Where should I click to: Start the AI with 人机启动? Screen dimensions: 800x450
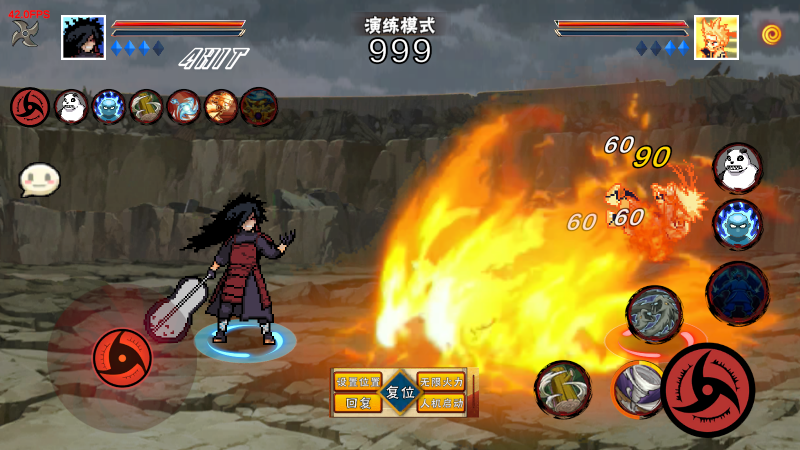(441, 404)
